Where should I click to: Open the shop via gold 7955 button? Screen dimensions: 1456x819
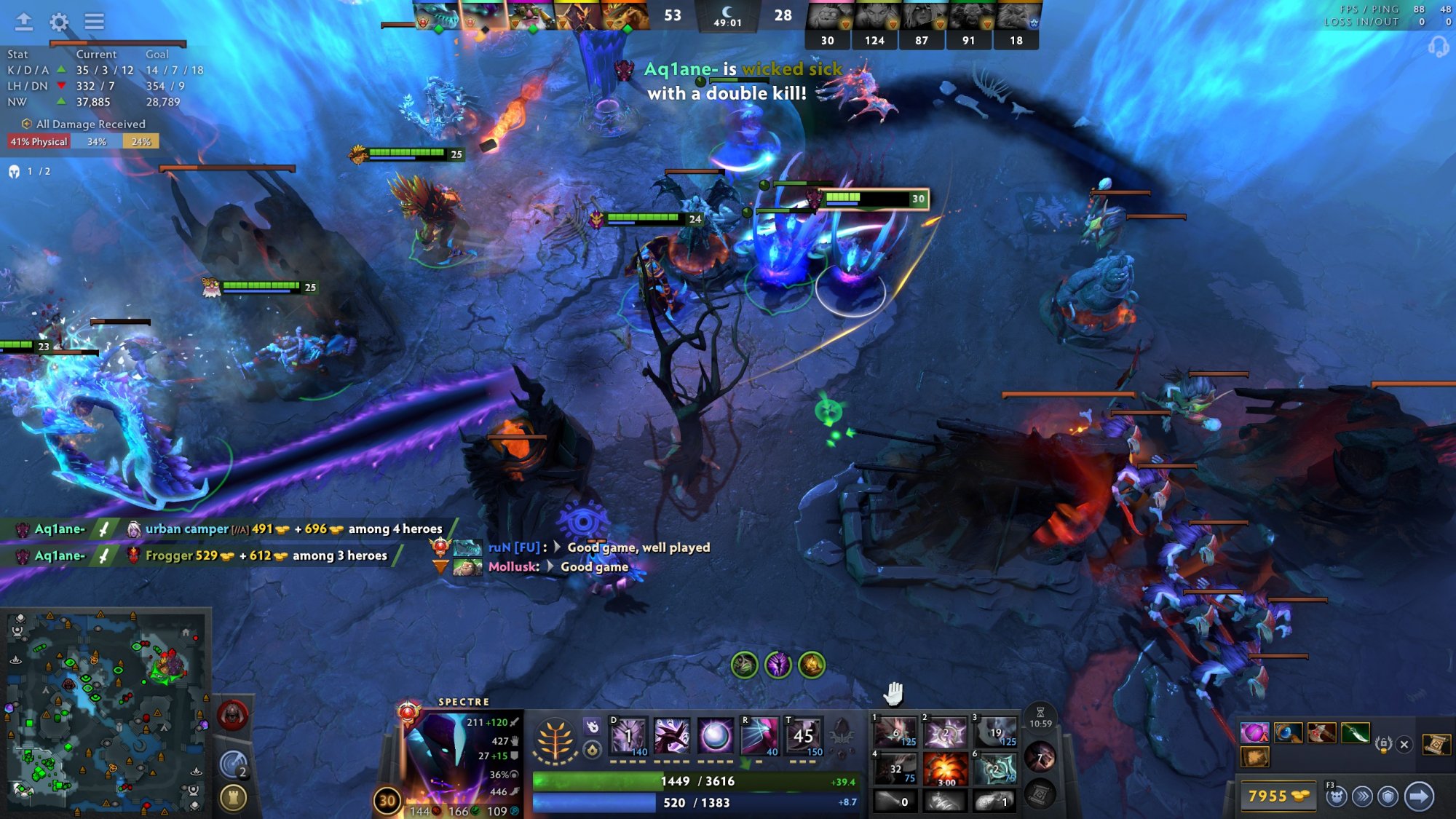point(1278,796)
